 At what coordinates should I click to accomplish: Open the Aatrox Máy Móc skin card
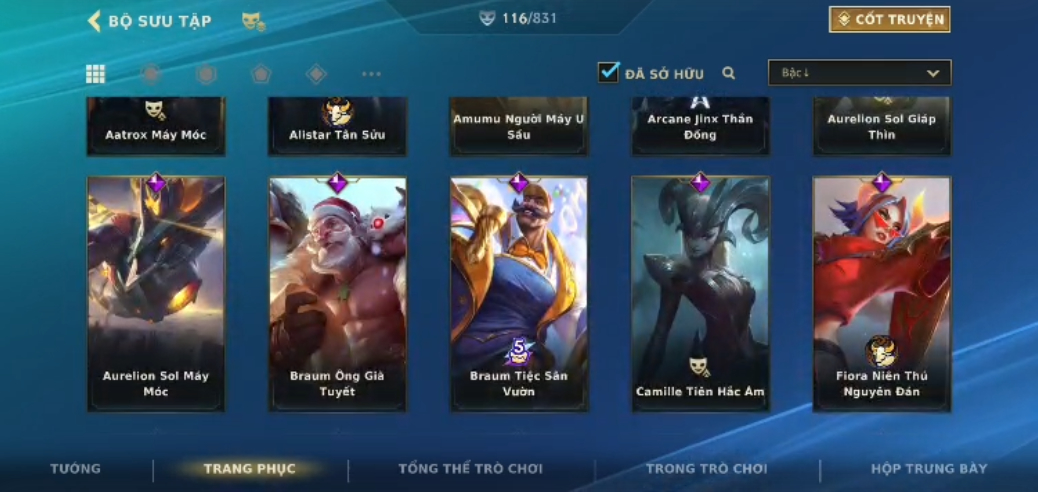[156, 126]
